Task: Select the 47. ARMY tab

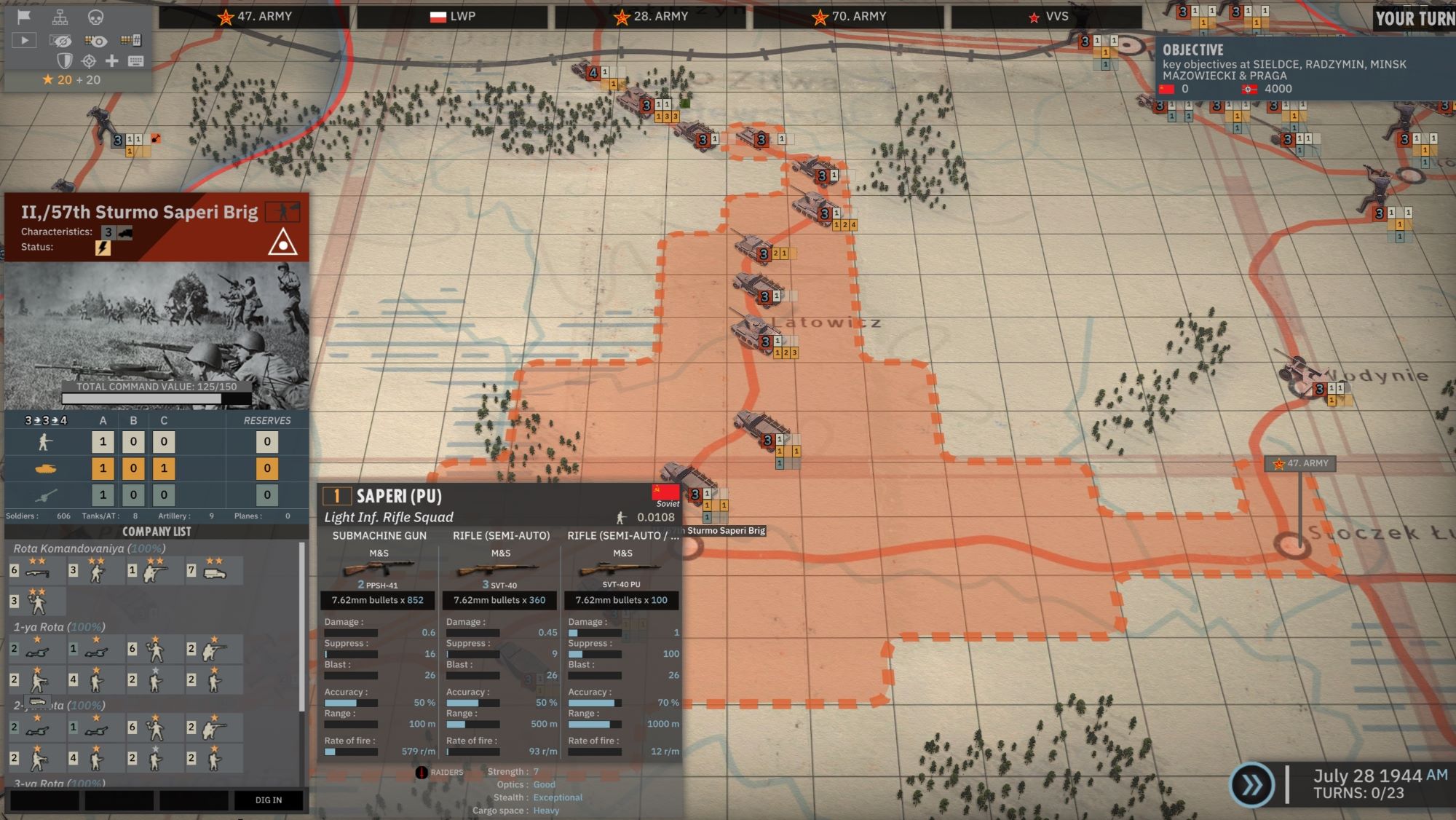Action: tap(254, 17)
